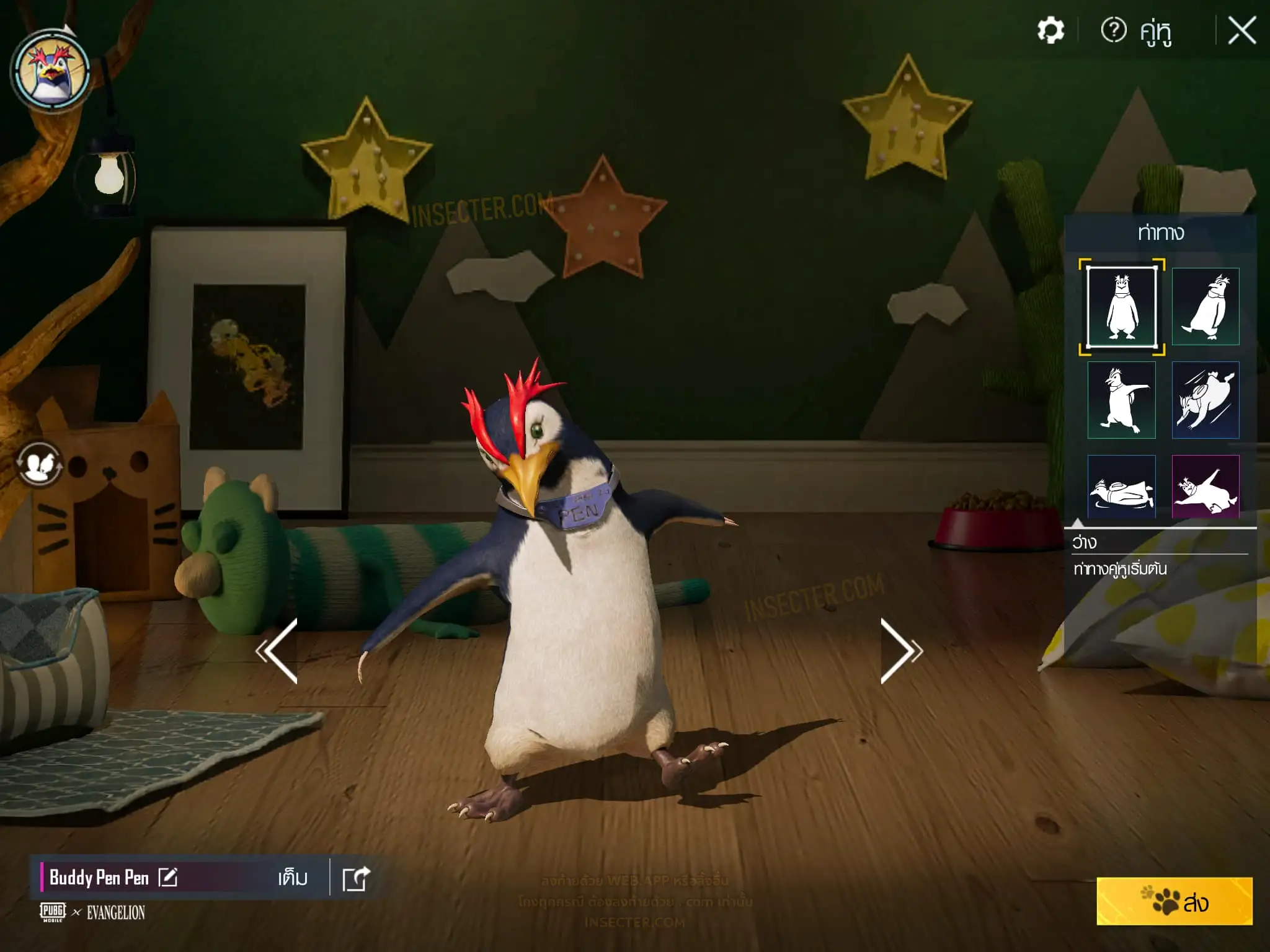Choose the purple dancing penguin pose

point(1206,487)
